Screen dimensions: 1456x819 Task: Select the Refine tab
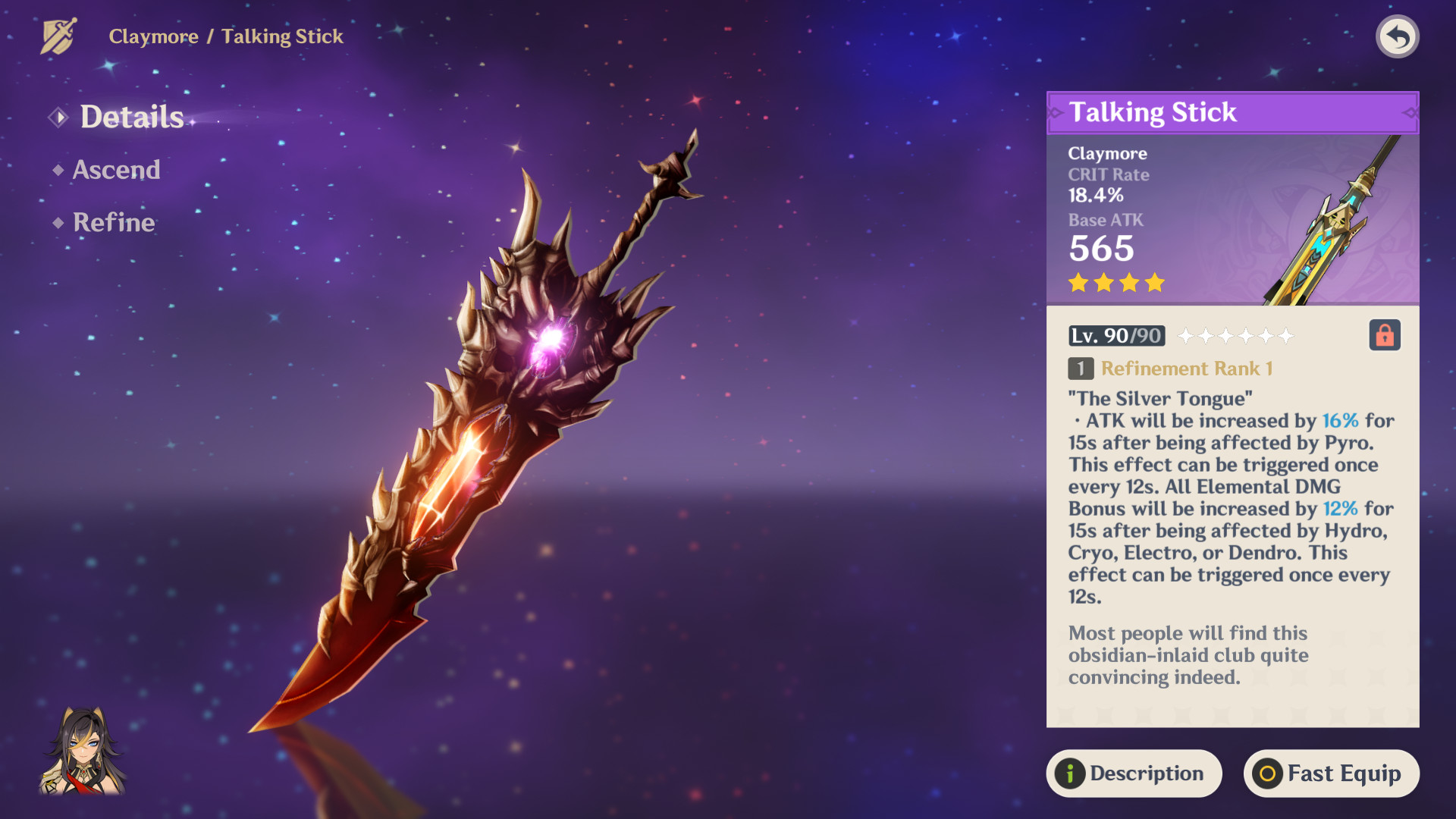[x=114, y=222]
